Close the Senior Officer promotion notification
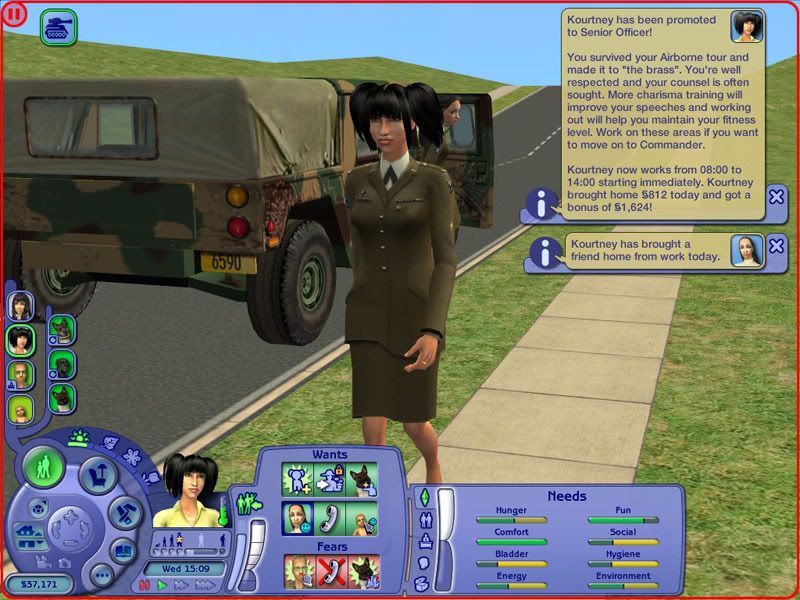The width and height of the screenshot is (800, 600). (x=776, y=197)
